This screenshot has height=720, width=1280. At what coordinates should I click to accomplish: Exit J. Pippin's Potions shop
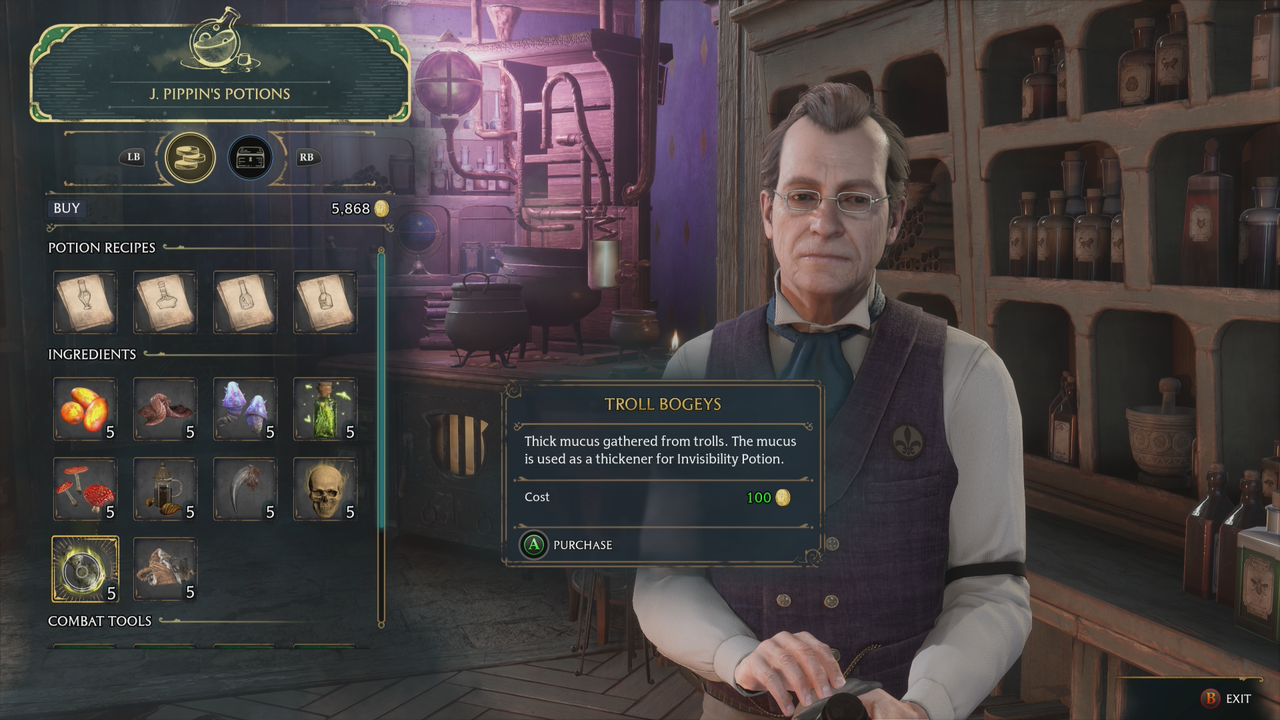(x=1225, y=698)
